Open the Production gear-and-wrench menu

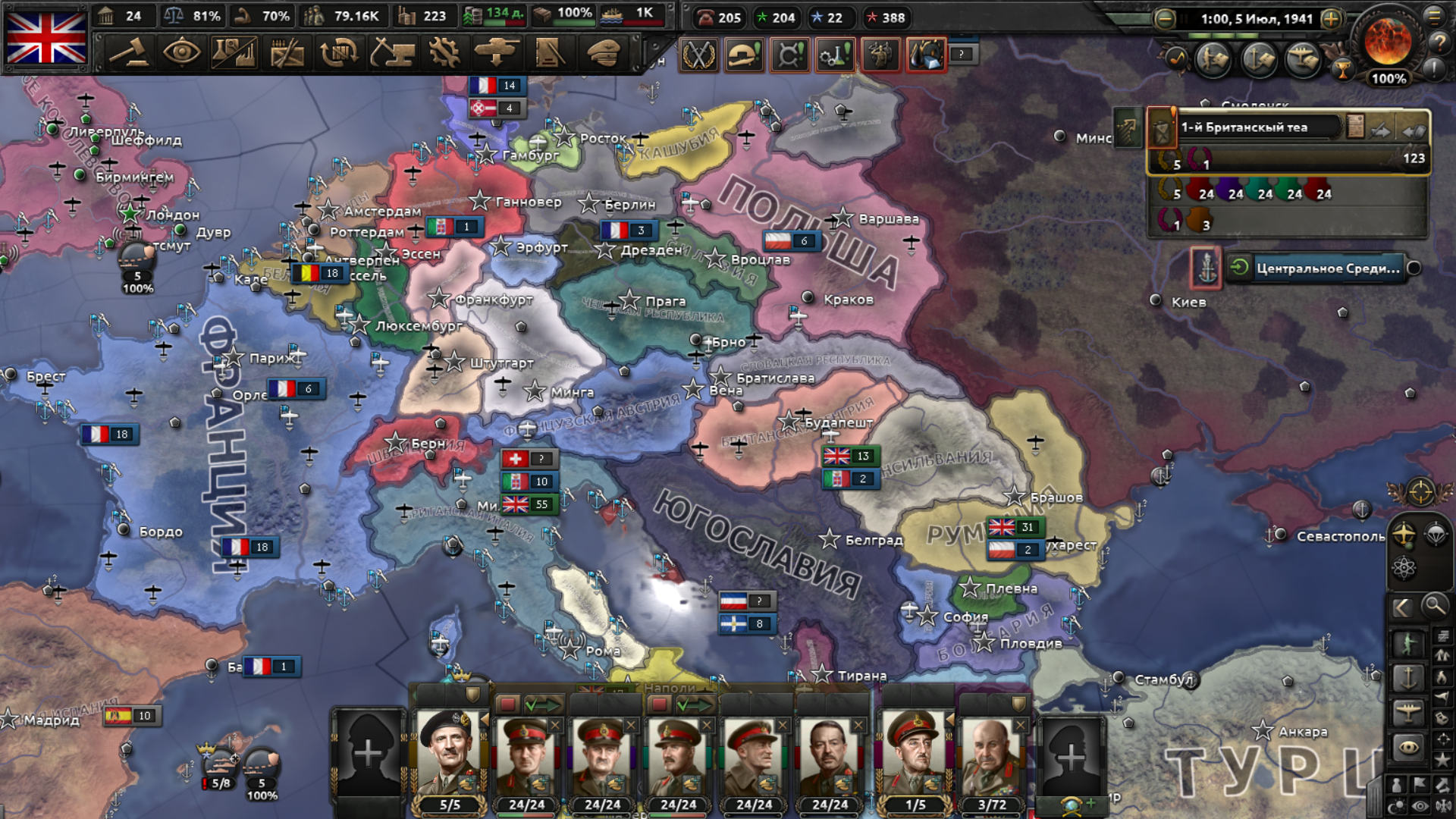[x=444, y=52]
